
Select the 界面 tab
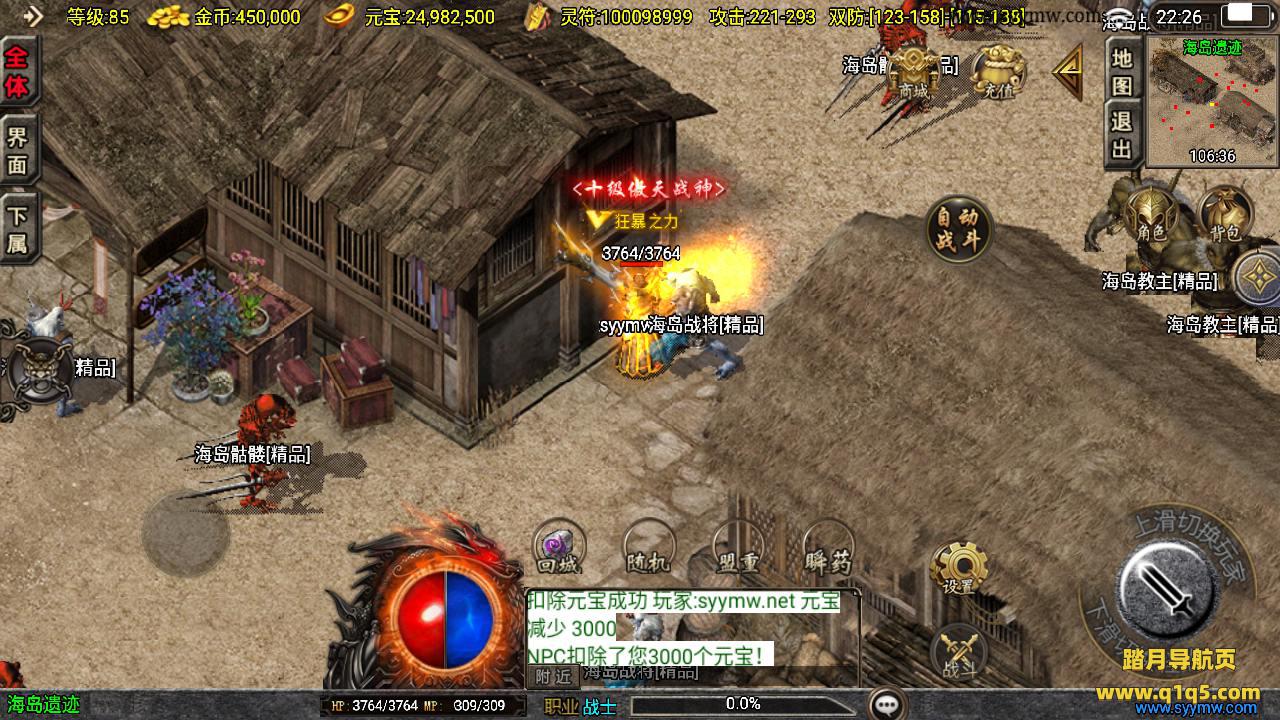(x=17, y=151)
